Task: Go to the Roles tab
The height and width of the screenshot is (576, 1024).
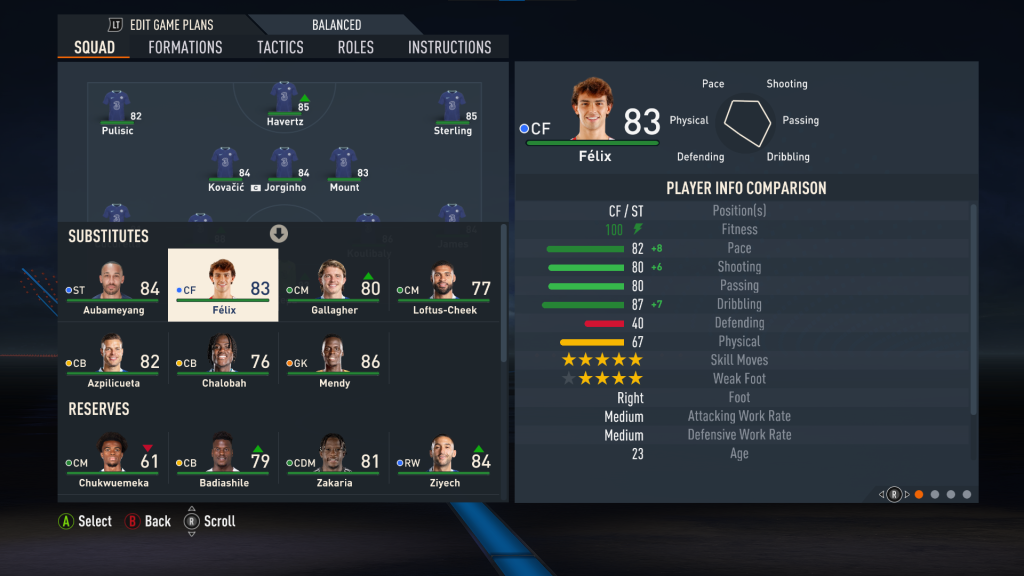Action: tap(356, 47)
